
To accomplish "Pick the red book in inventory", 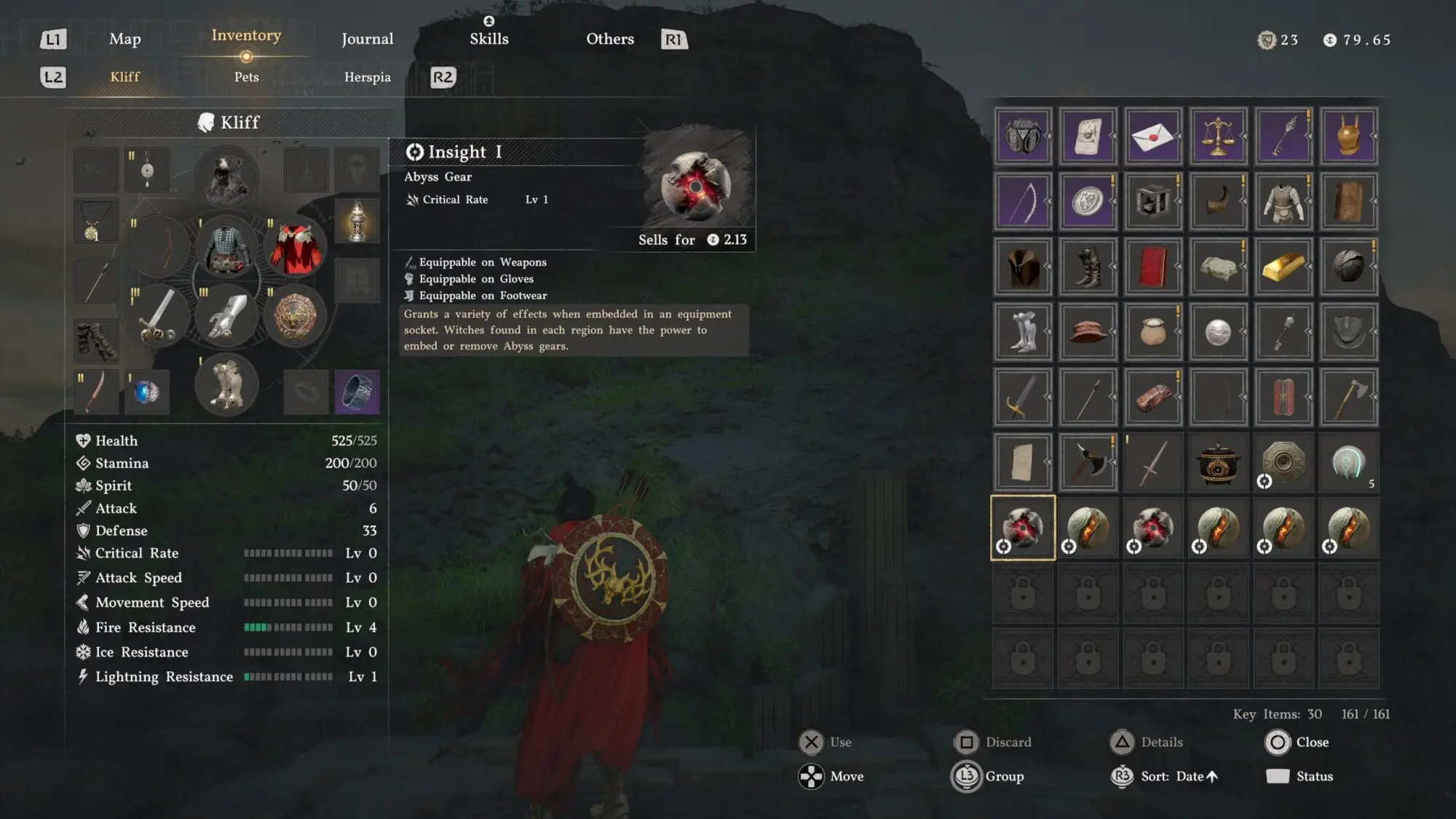I will (1152, 266).
